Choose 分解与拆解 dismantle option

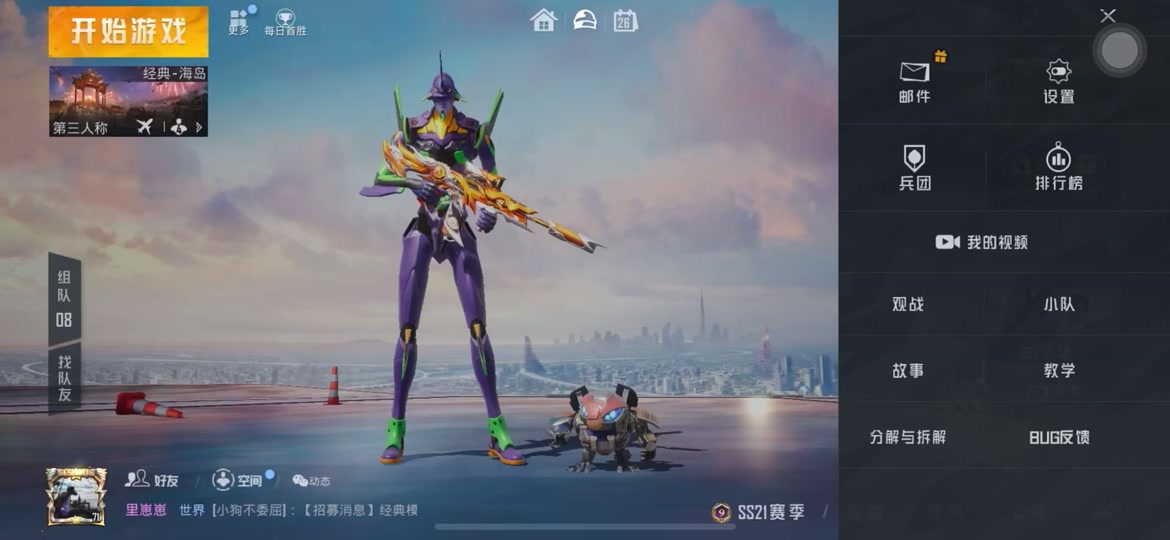[x=908, y=437]
